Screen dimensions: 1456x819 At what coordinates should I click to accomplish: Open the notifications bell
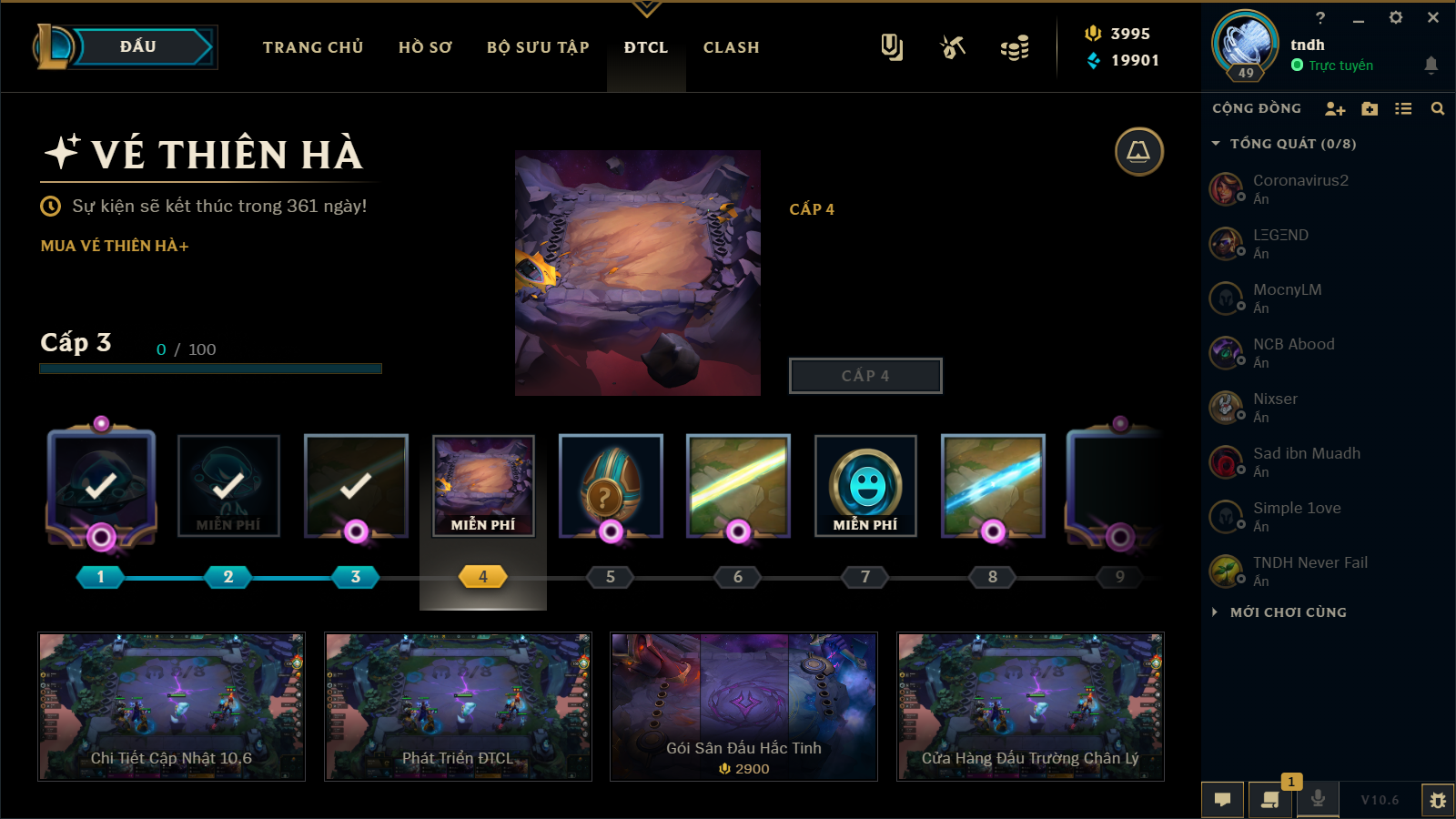coord(1431,65)
